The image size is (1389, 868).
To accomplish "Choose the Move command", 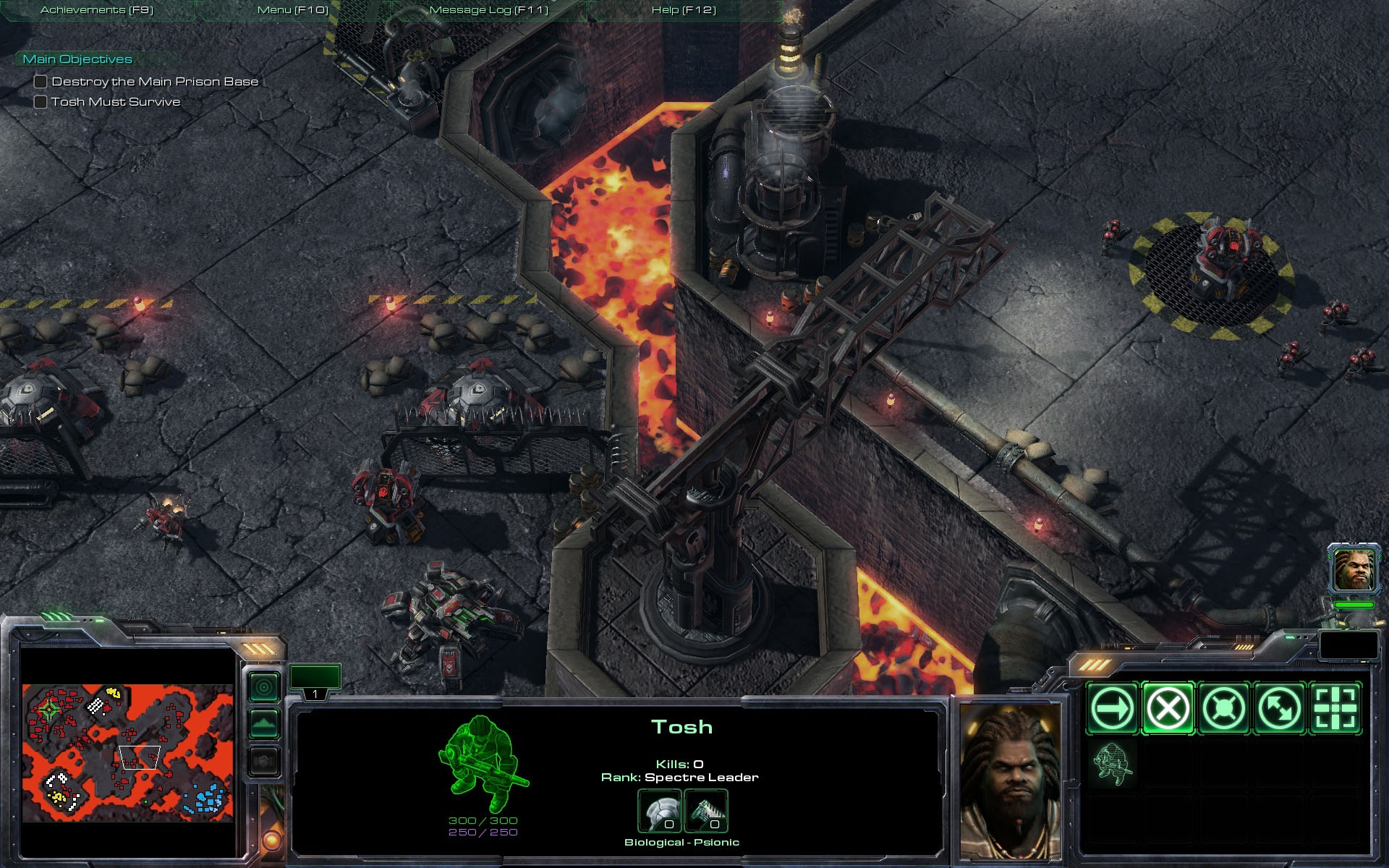I will click(x=1112, y=708).
